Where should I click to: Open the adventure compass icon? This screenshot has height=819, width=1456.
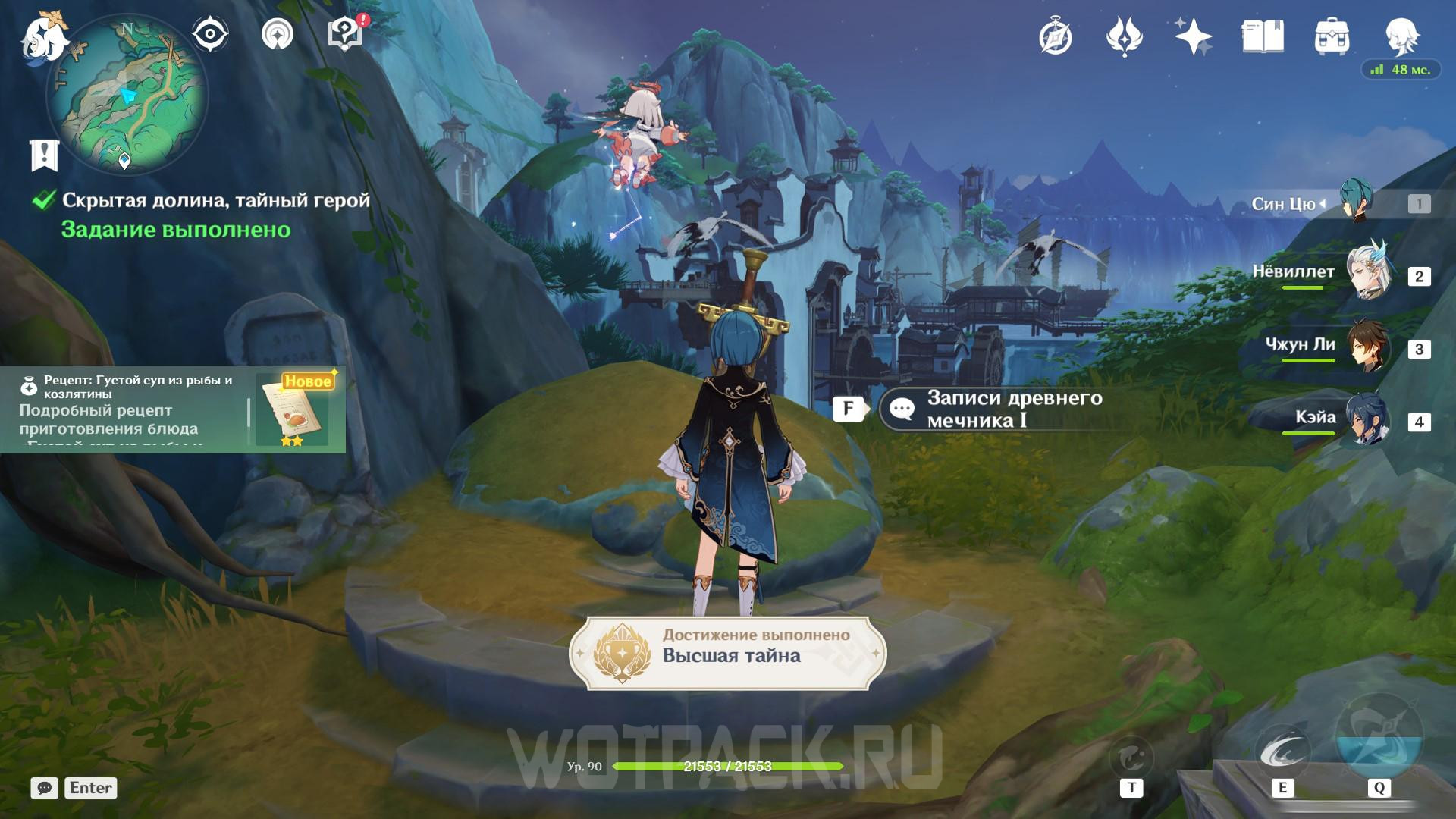[1056, 36]
